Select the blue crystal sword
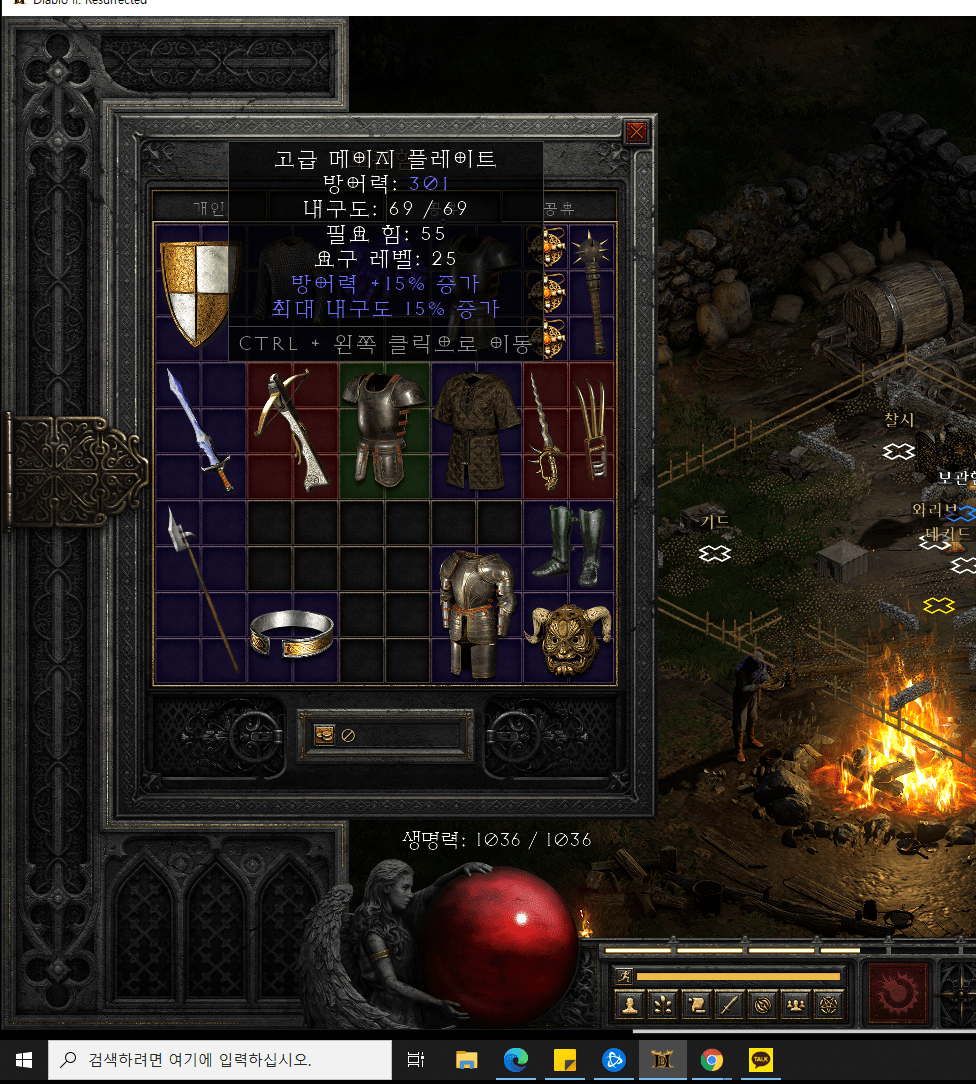Viewport: 976px width, 1084px height. (200, 430)
